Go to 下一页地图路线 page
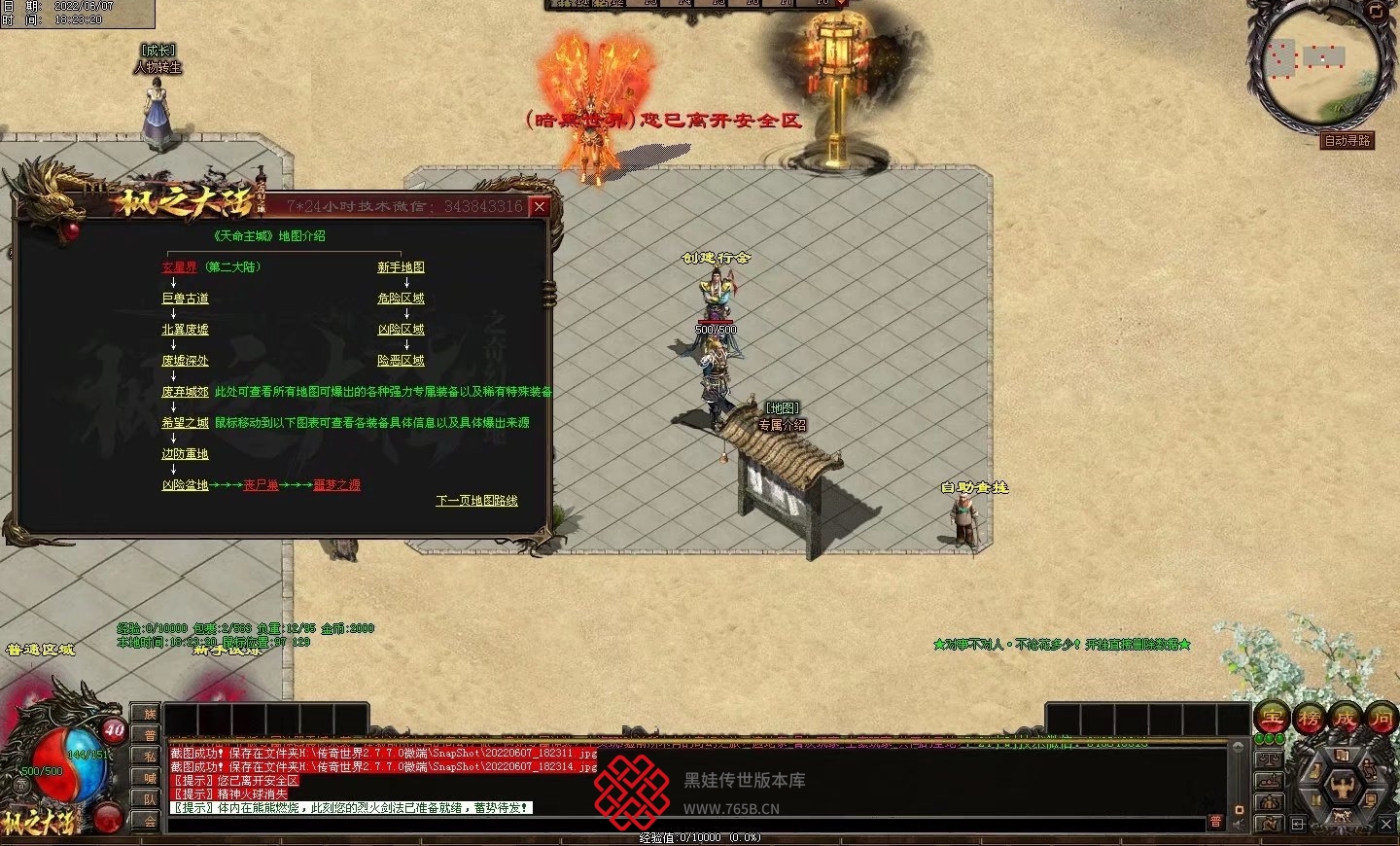 point(476,501)
